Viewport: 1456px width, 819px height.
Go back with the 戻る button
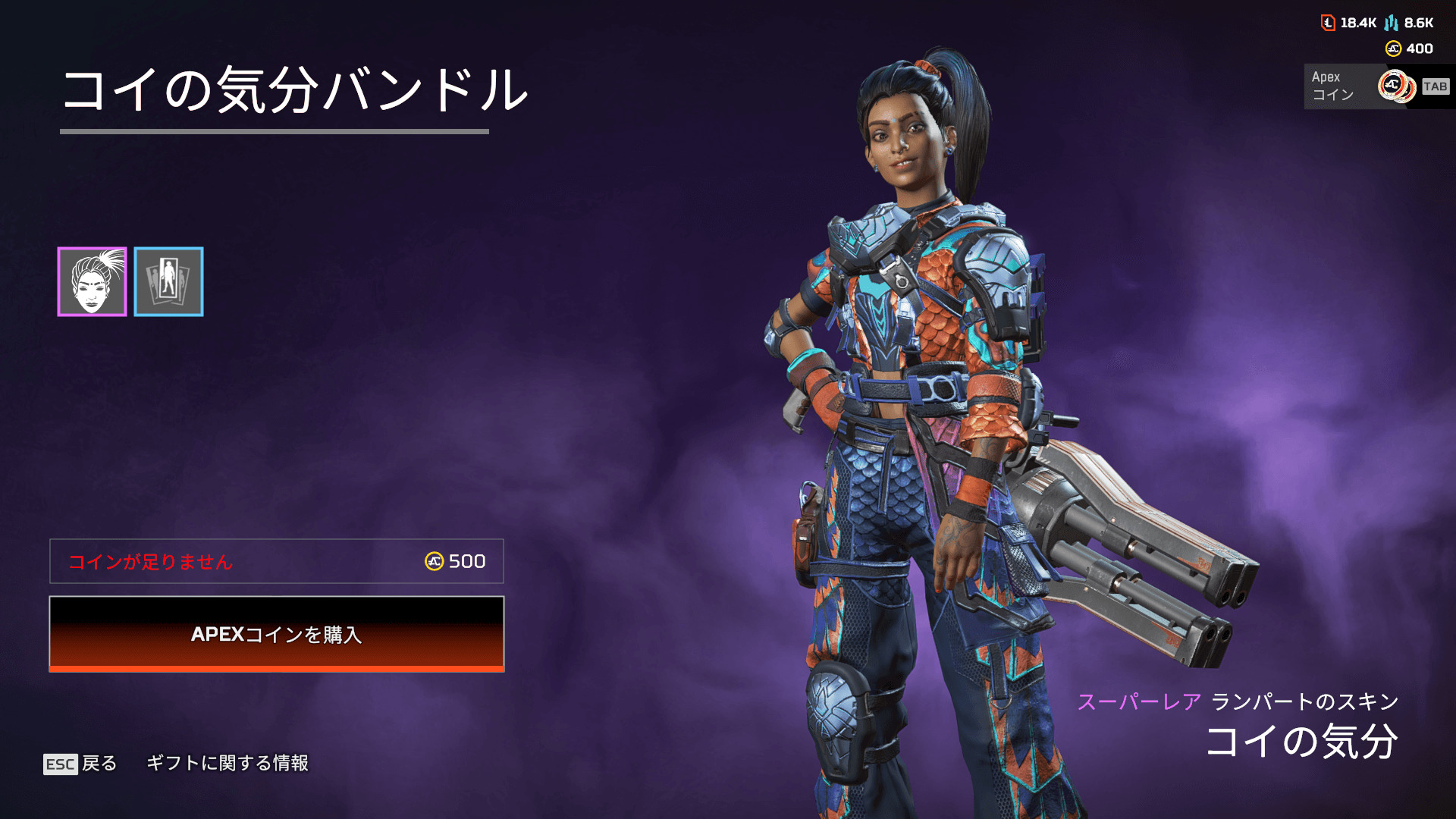[81, 763]
